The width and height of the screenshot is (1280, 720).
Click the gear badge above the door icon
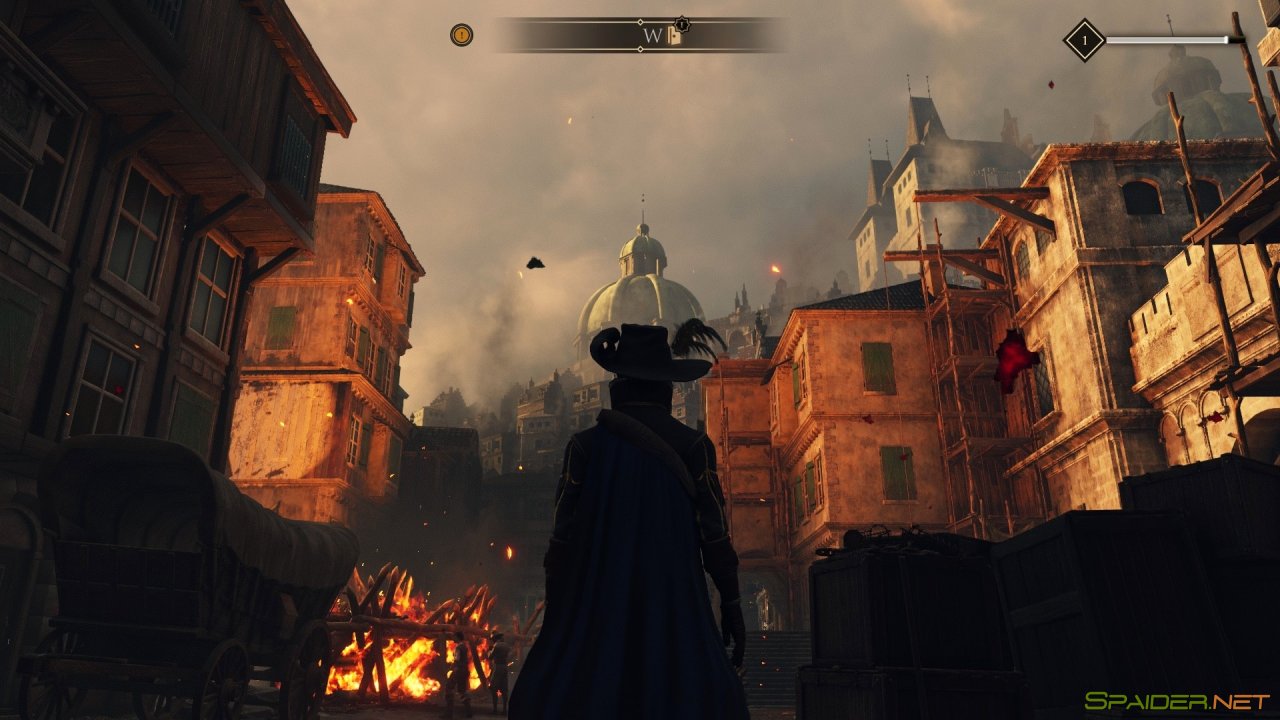(x=682, y=24)
